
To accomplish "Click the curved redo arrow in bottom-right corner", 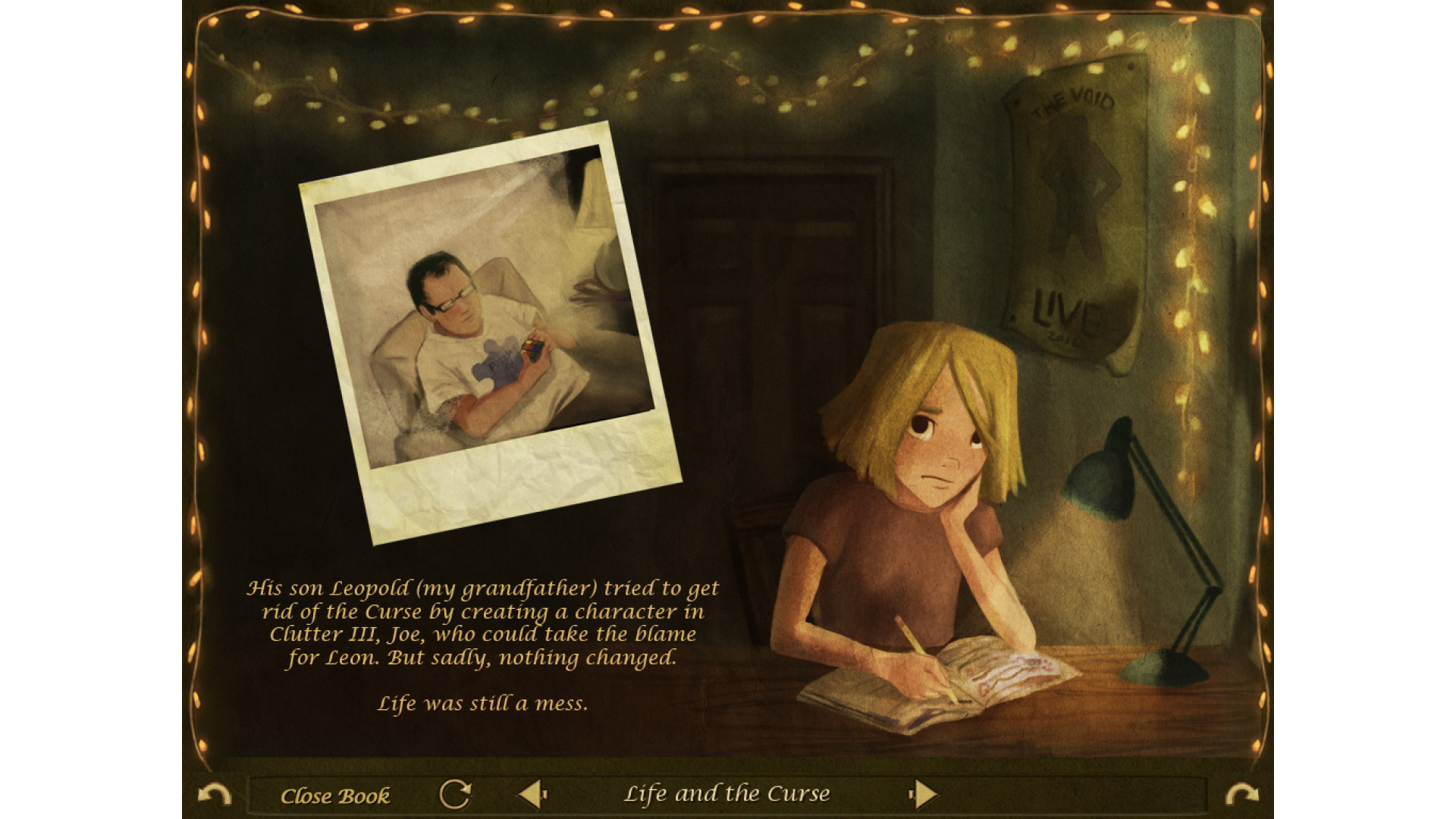I will 1241,795.
